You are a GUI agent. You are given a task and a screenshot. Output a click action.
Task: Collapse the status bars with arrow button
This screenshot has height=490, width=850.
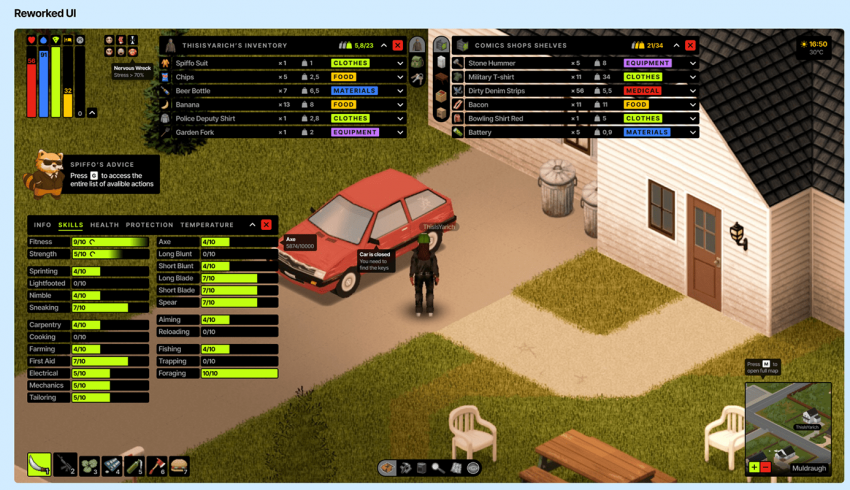[92, 113]
